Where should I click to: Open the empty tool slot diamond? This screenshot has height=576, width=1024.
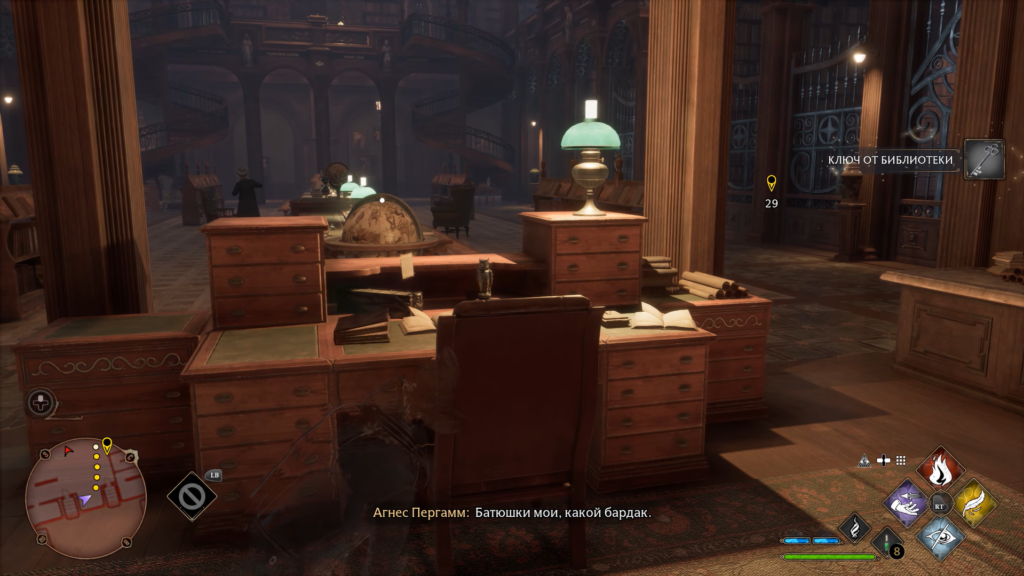(191, 495)
